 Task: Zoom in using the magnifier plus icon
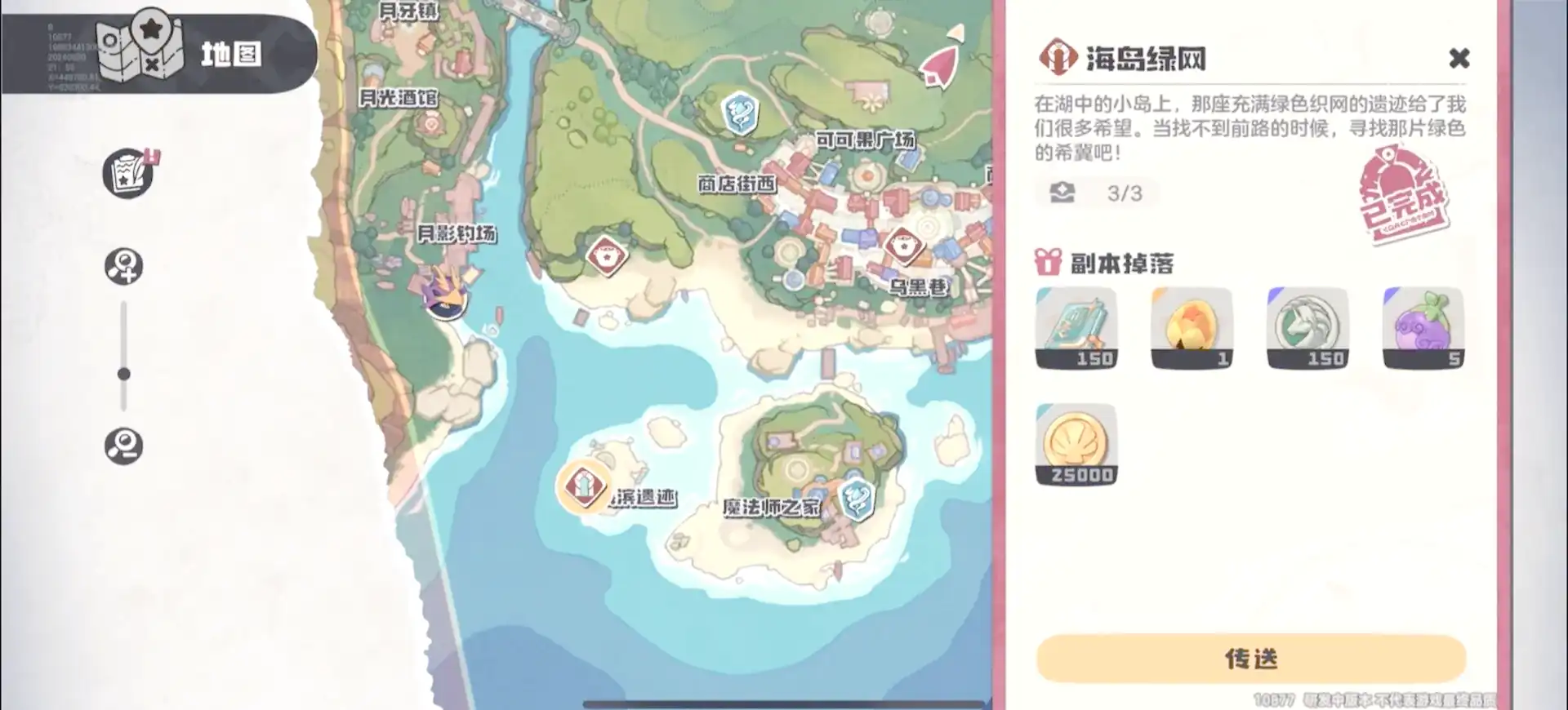(x=124, y=266)
